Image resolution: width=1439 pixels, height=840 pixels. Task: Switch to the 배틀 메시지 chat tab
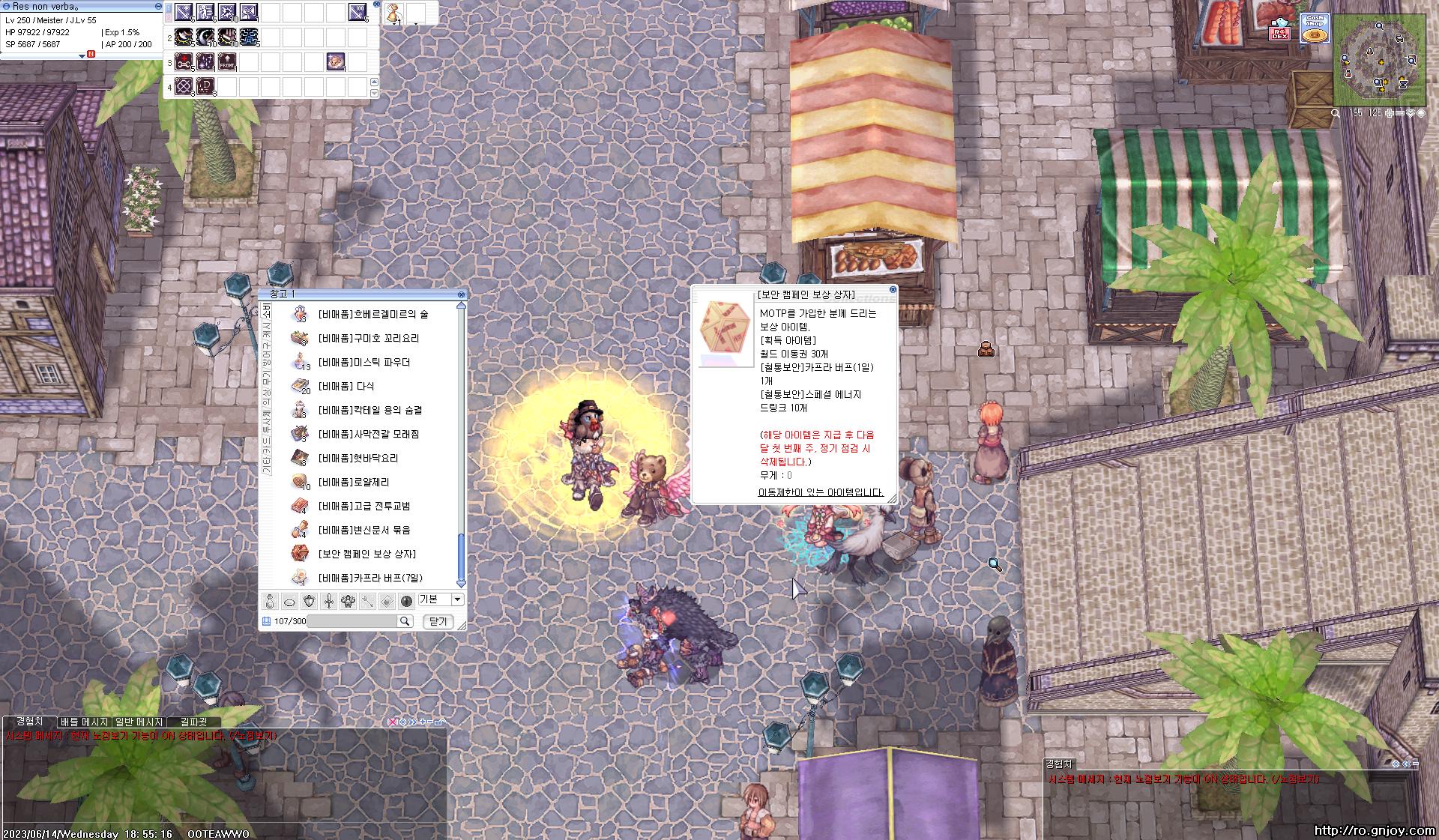point(84,722)
